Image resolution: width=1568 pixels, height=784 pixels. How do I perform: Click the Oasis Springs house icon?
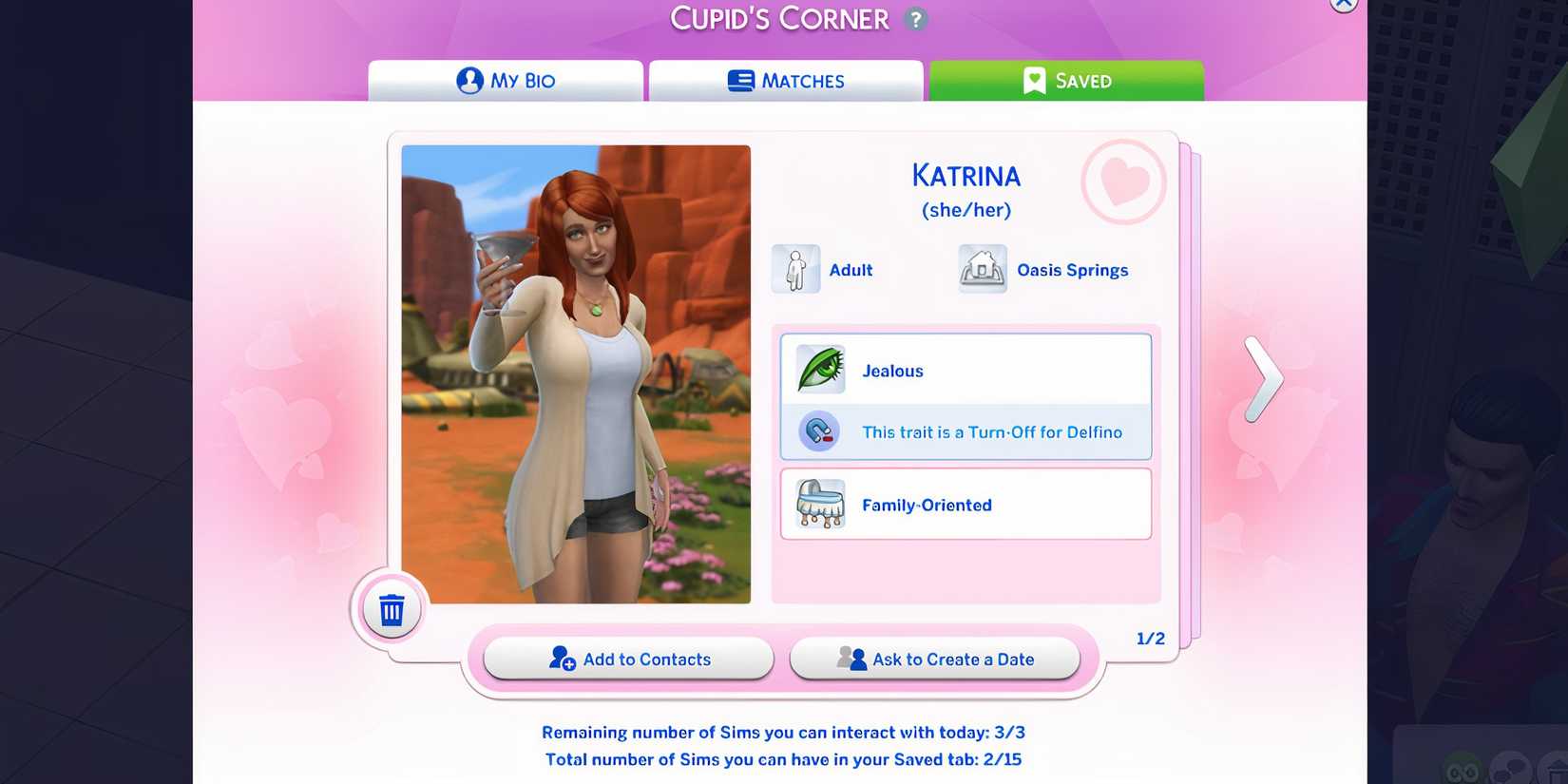(982, 269)
